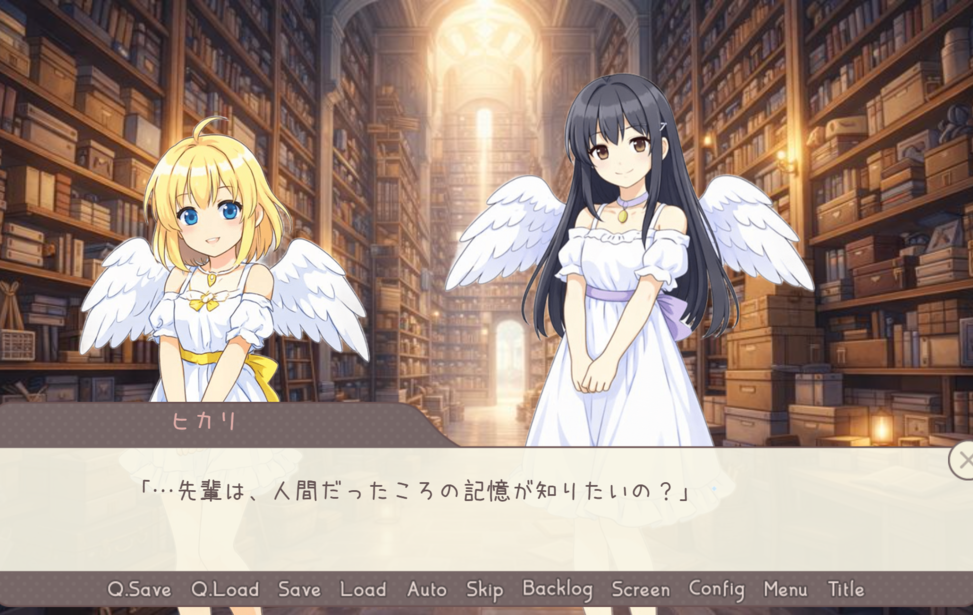Click Q.Save to quick save
The image size is (973, 615).
coord(139,589)
